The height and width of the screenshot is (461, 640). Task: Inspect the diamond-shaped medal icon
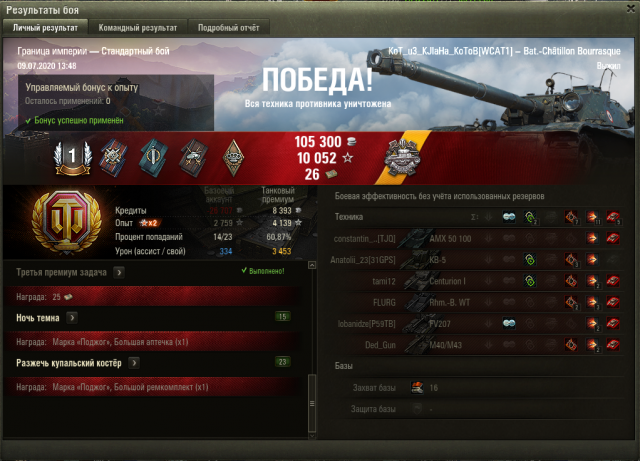(233, 155)
